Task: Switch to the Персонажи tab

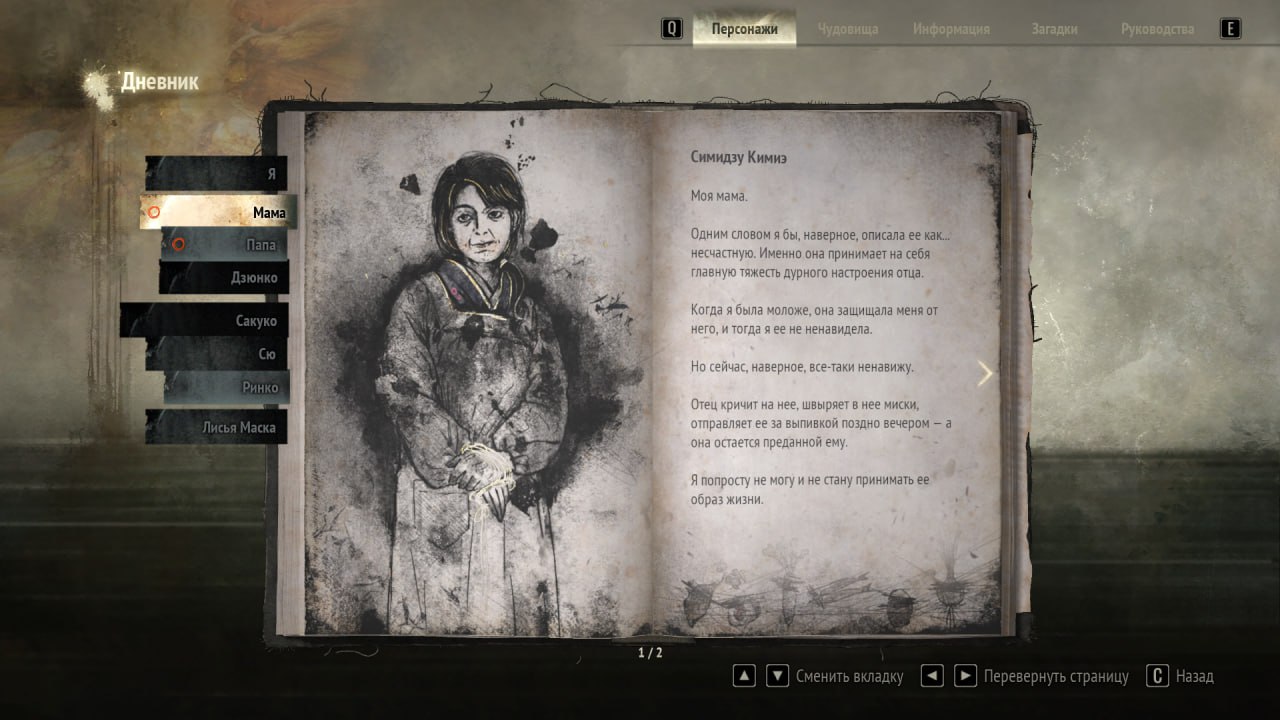Action: click(x=744, y=29)
